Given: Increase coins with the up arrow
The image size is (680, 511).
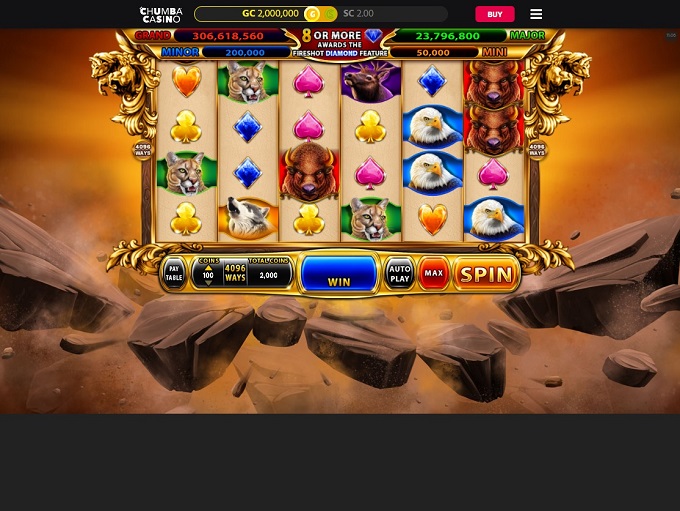Looking at the screenshot, I should tap(208, 267).
